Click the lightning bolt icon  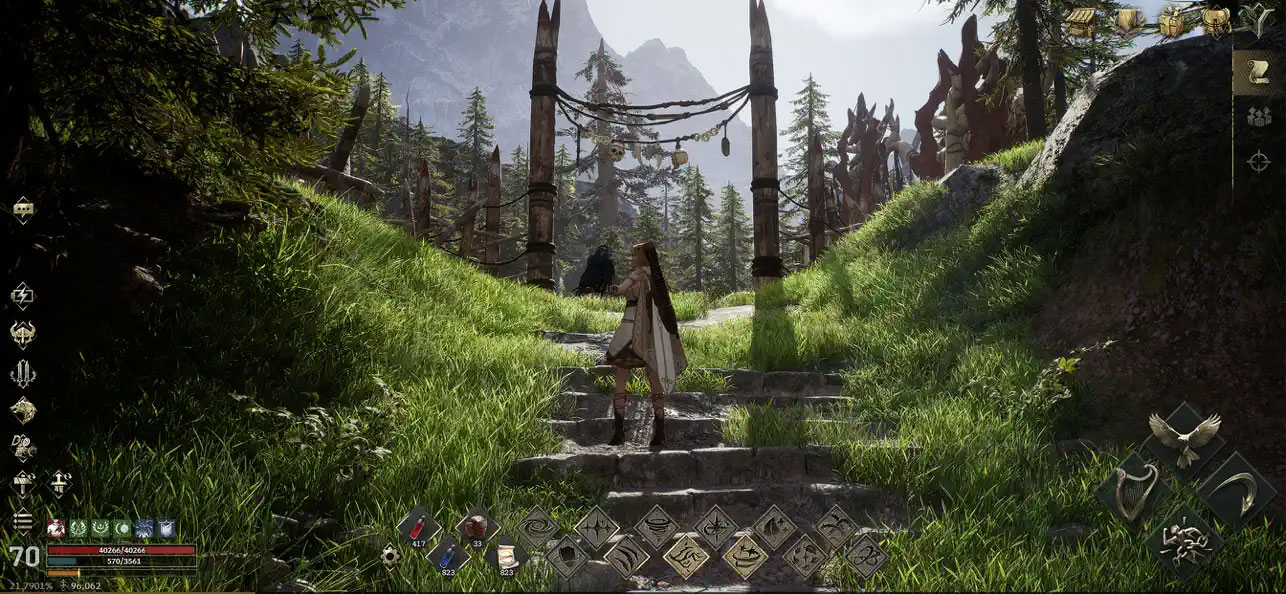[x=22, y=295]
